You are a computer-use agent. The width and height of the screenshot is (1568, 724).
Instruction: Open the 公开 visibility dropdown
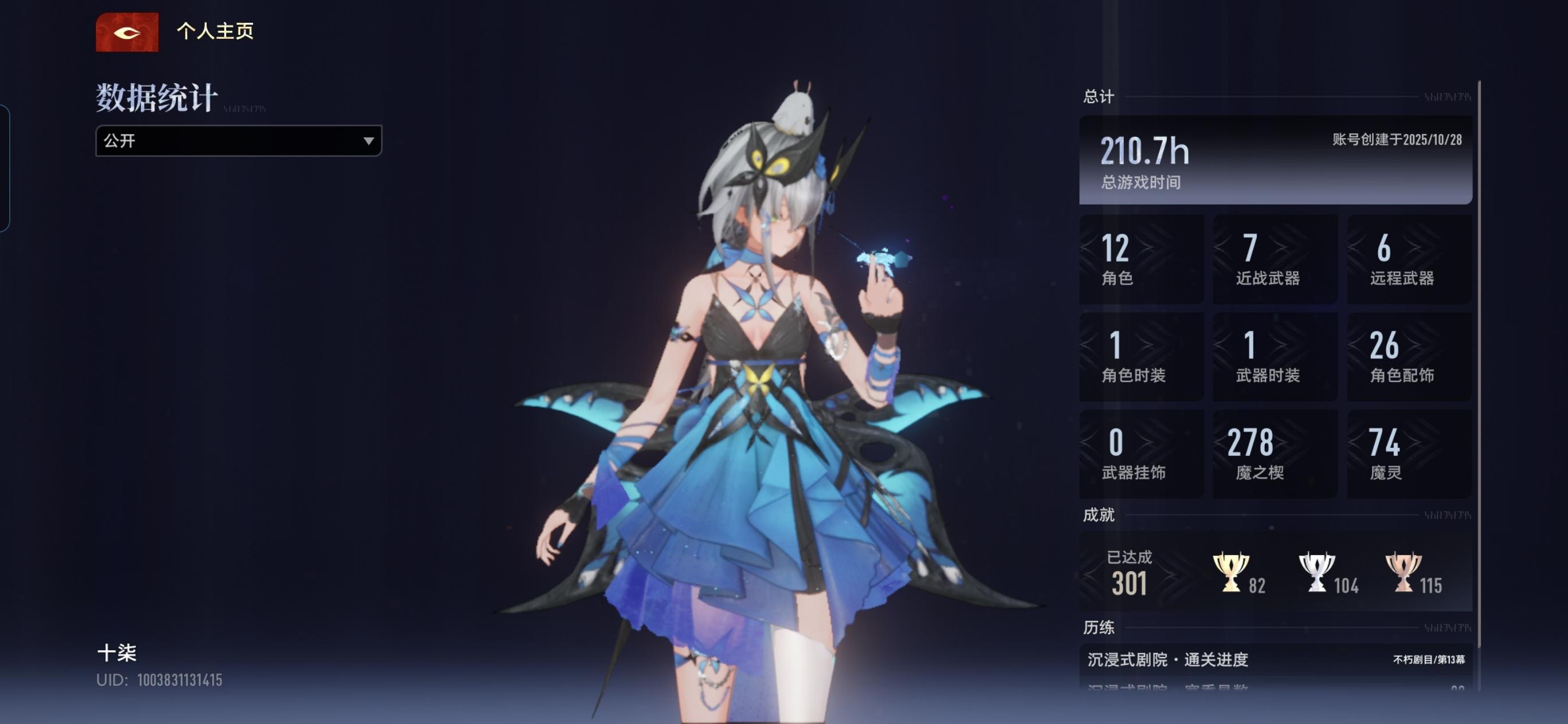(x=238, y=140)
